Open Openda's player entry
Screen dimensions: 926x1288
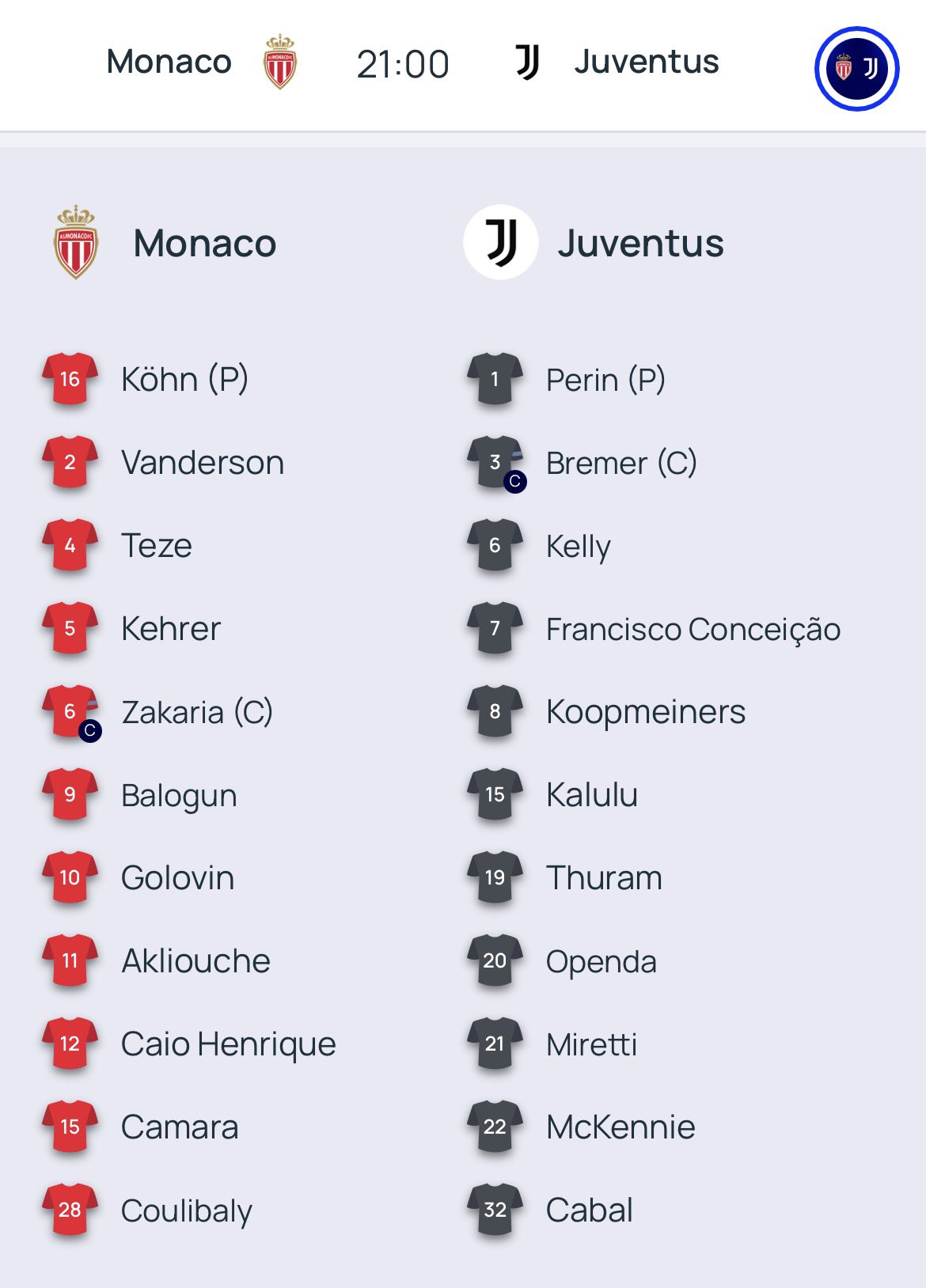(601, 961)
